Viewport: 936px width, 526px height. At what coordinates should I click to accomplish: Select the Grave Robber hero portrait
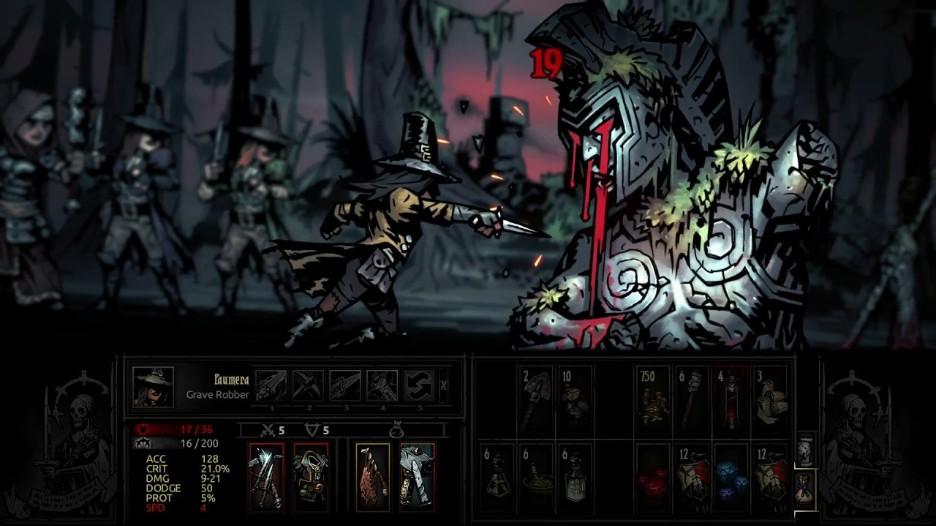153,387
